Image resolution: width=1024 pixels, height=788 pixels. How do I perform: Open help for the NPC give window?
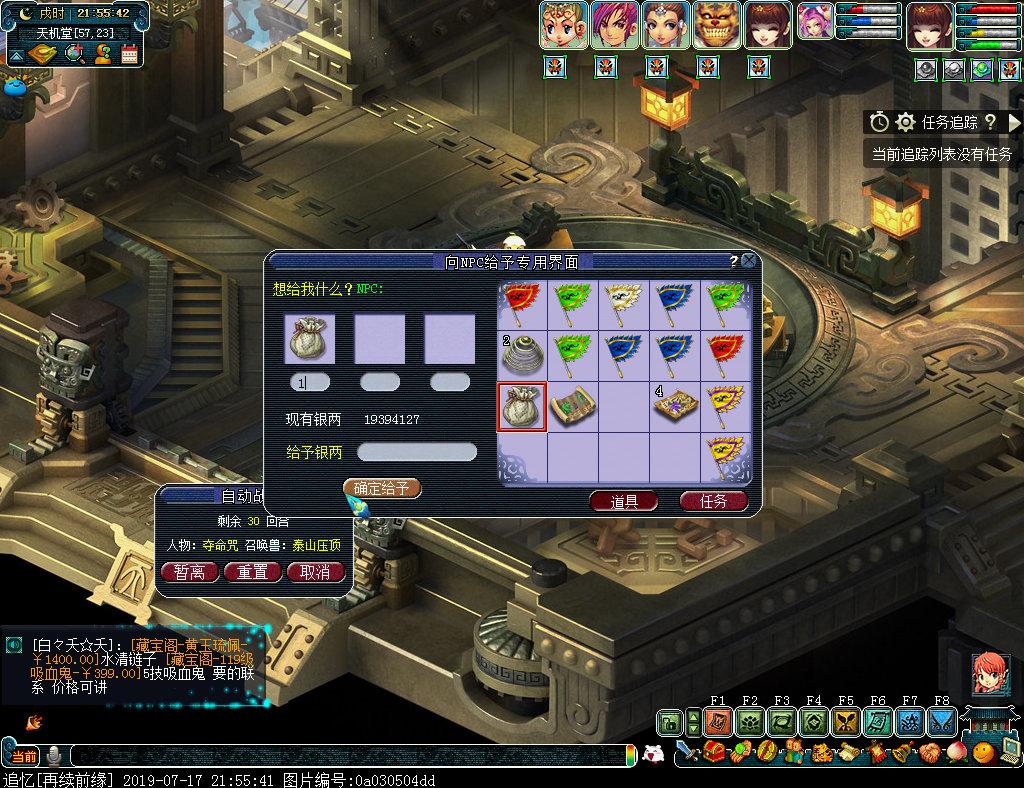[733, 261]
